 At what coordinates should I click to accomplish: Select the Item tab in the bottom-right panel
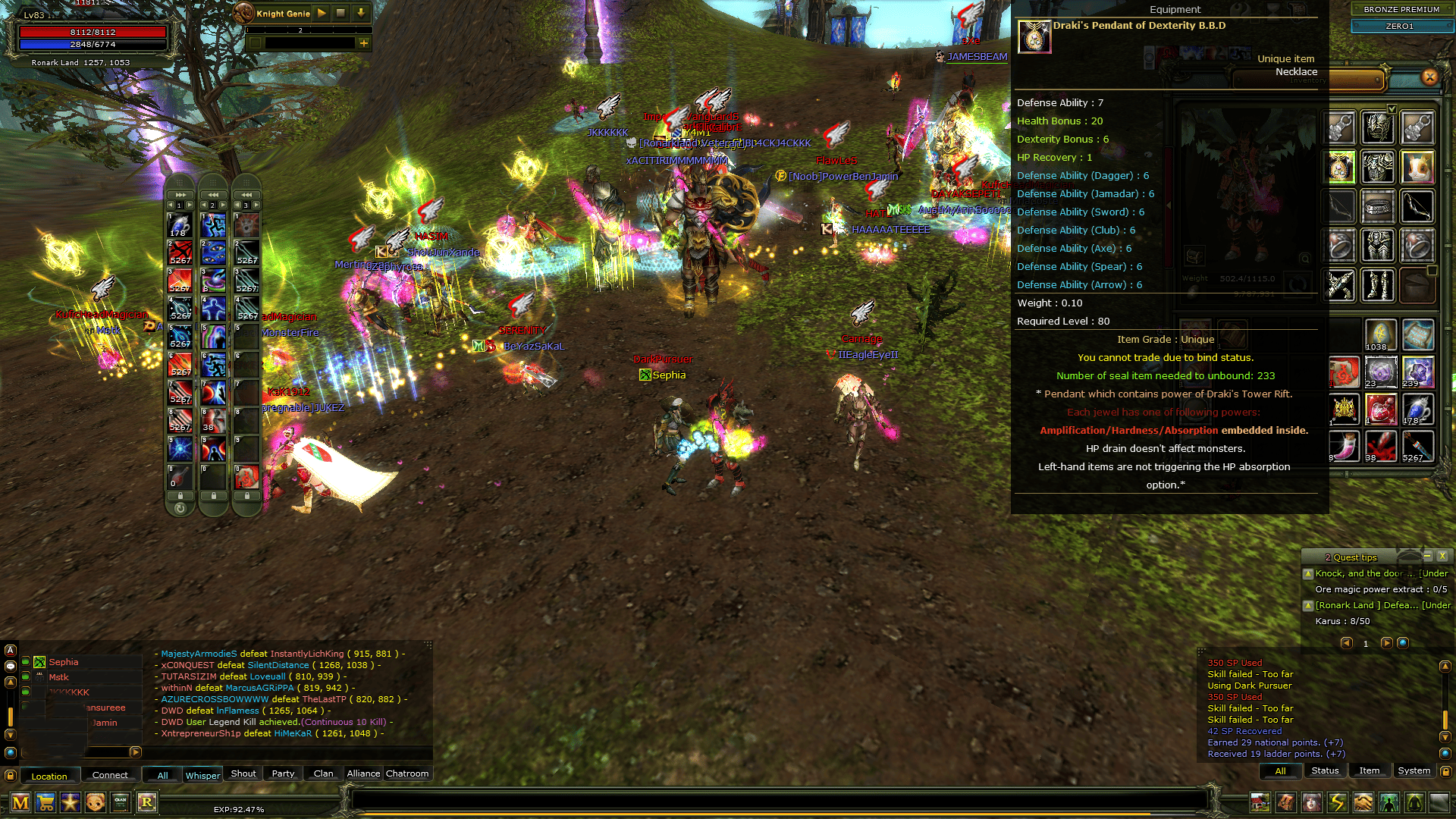(x=1370, y=770)
